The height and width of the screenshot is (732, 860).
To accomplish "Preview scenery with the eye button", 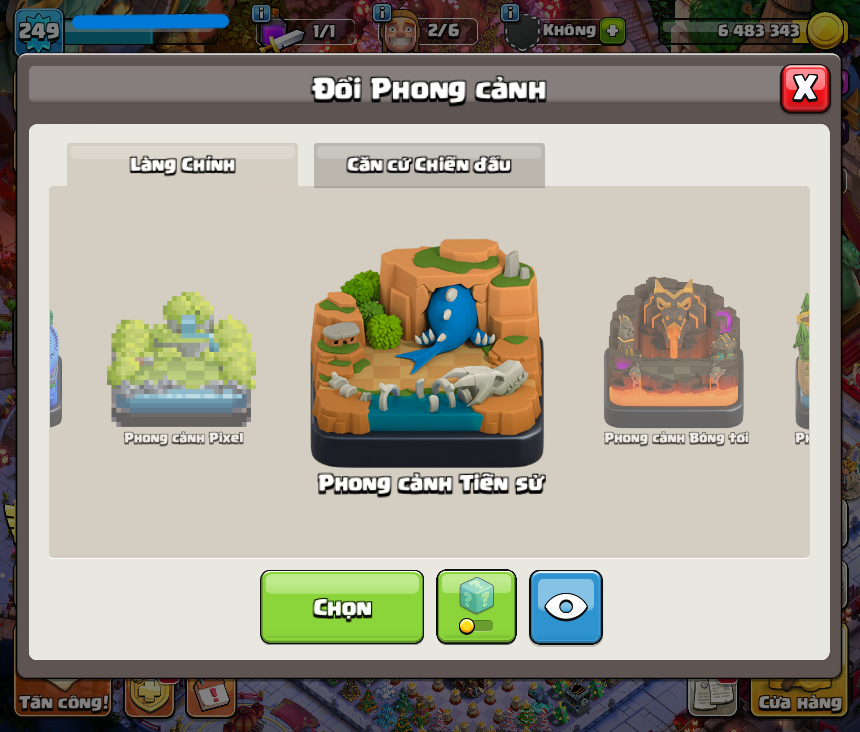I will [x=566, y=606].
